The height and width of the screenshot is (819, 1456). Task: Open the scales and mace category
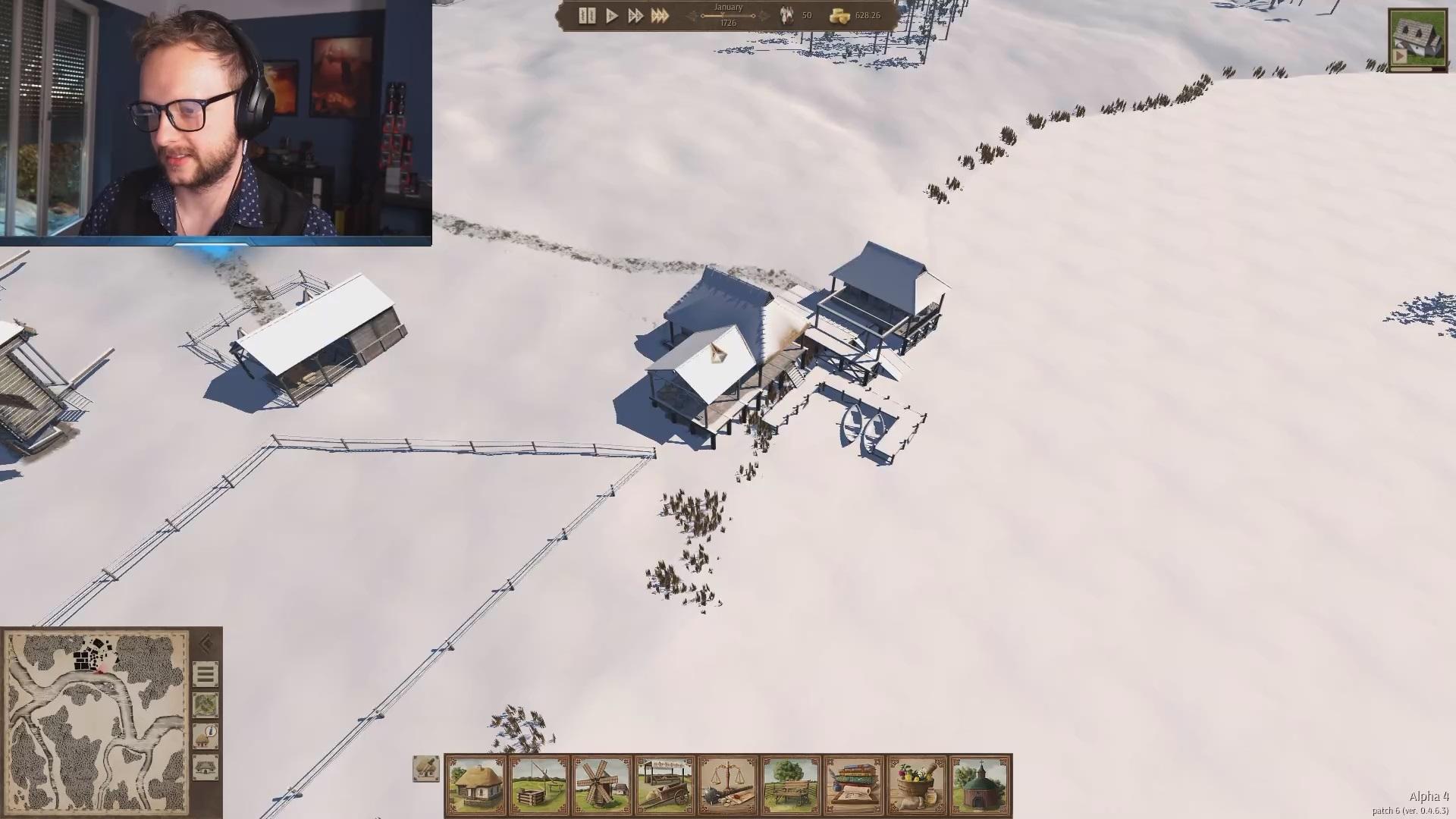coord(728,785)
